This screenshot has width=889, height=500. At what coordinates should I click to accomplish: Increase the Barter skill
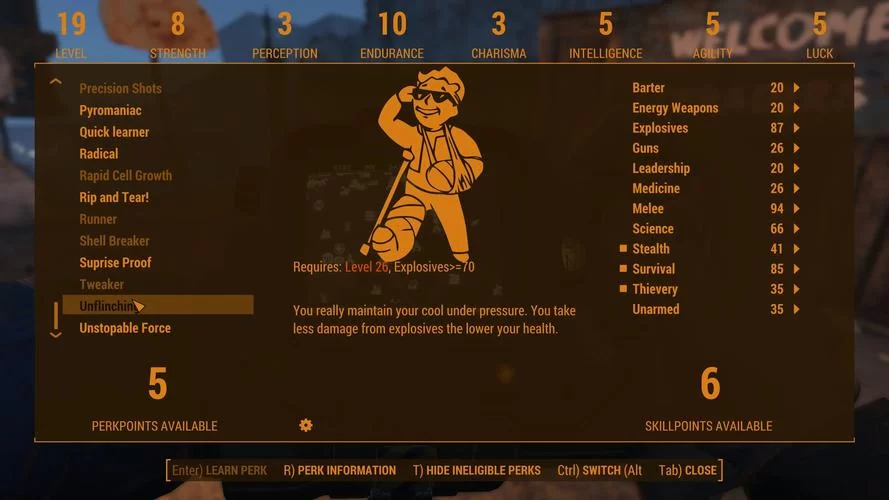click(797, 88)
